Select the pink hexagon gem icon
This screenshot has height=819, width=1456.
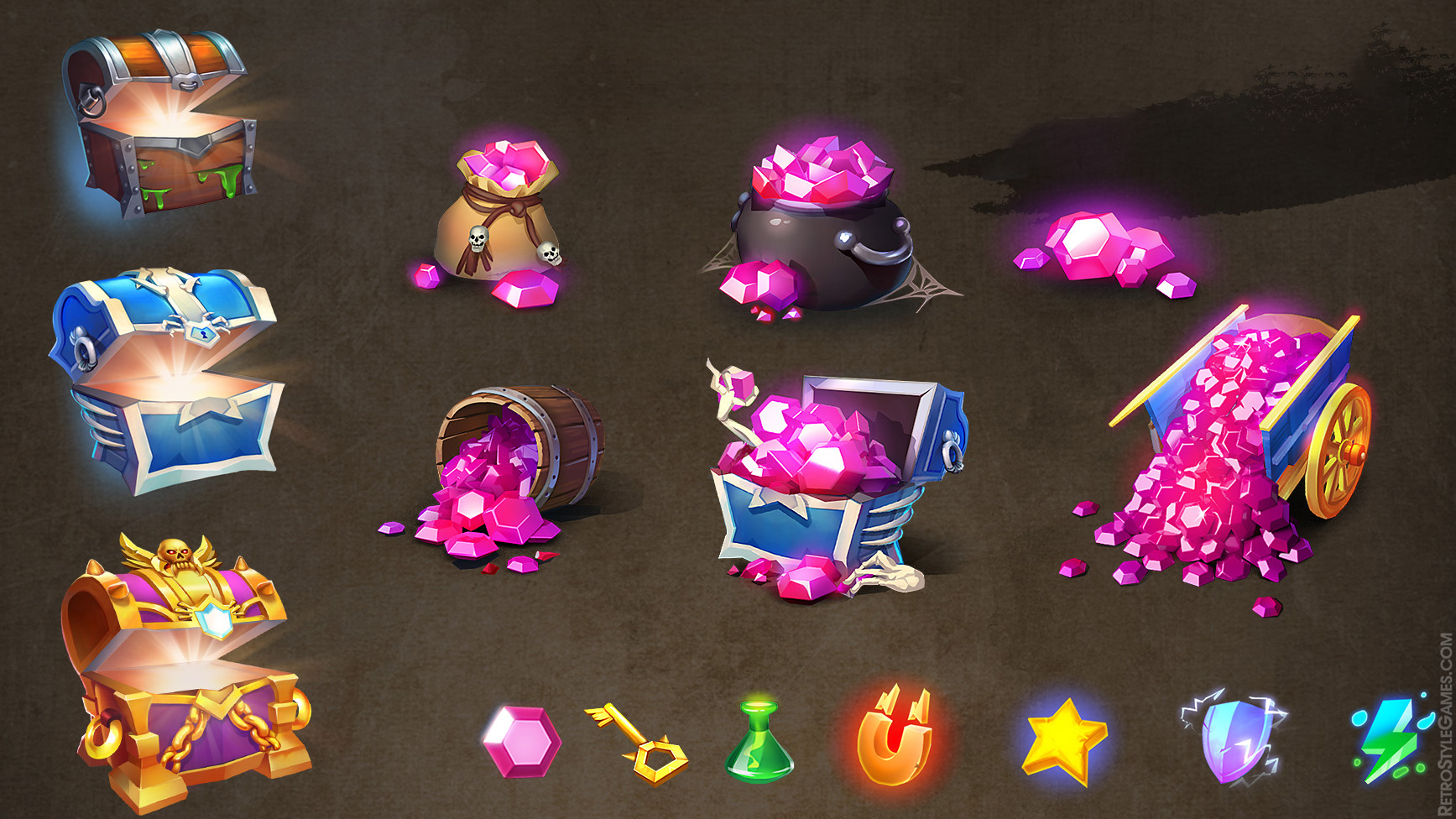tap(521, 742)
